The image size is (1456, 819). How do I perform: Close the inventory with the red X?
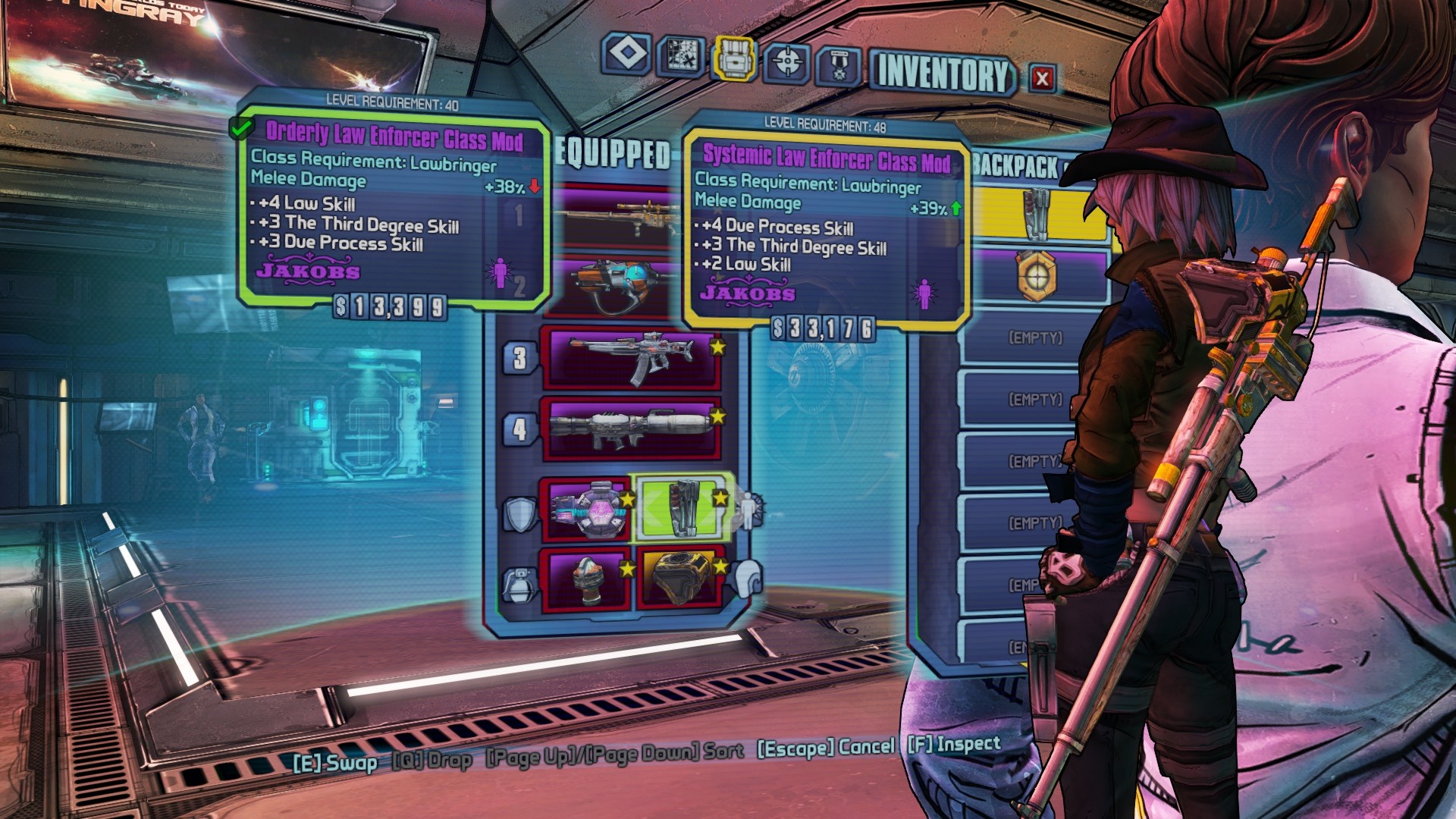coord(1042,78)
